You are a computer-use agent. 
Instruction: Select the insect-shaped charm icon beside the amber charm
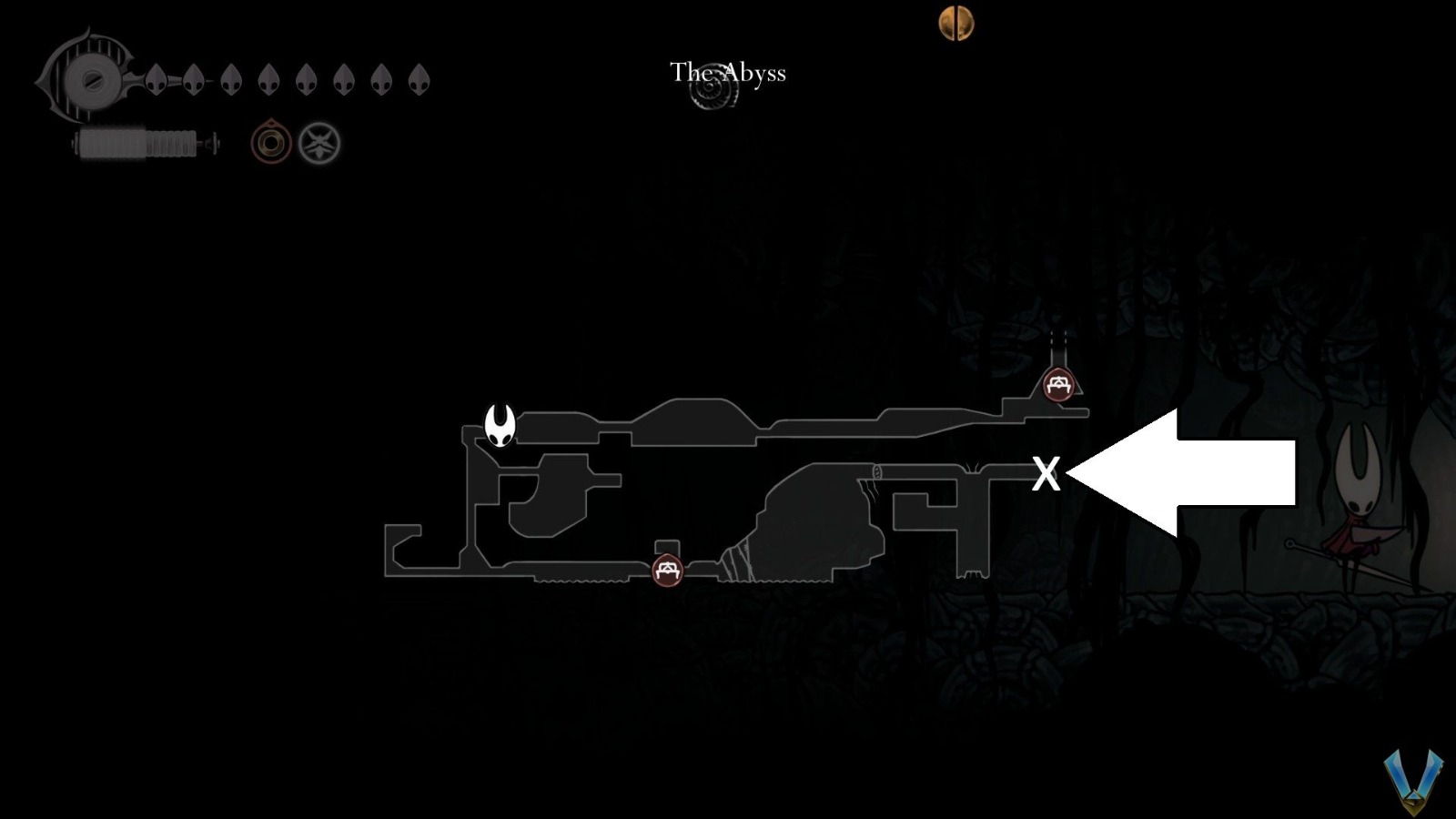pyautogui.click(x=318, y=141)
